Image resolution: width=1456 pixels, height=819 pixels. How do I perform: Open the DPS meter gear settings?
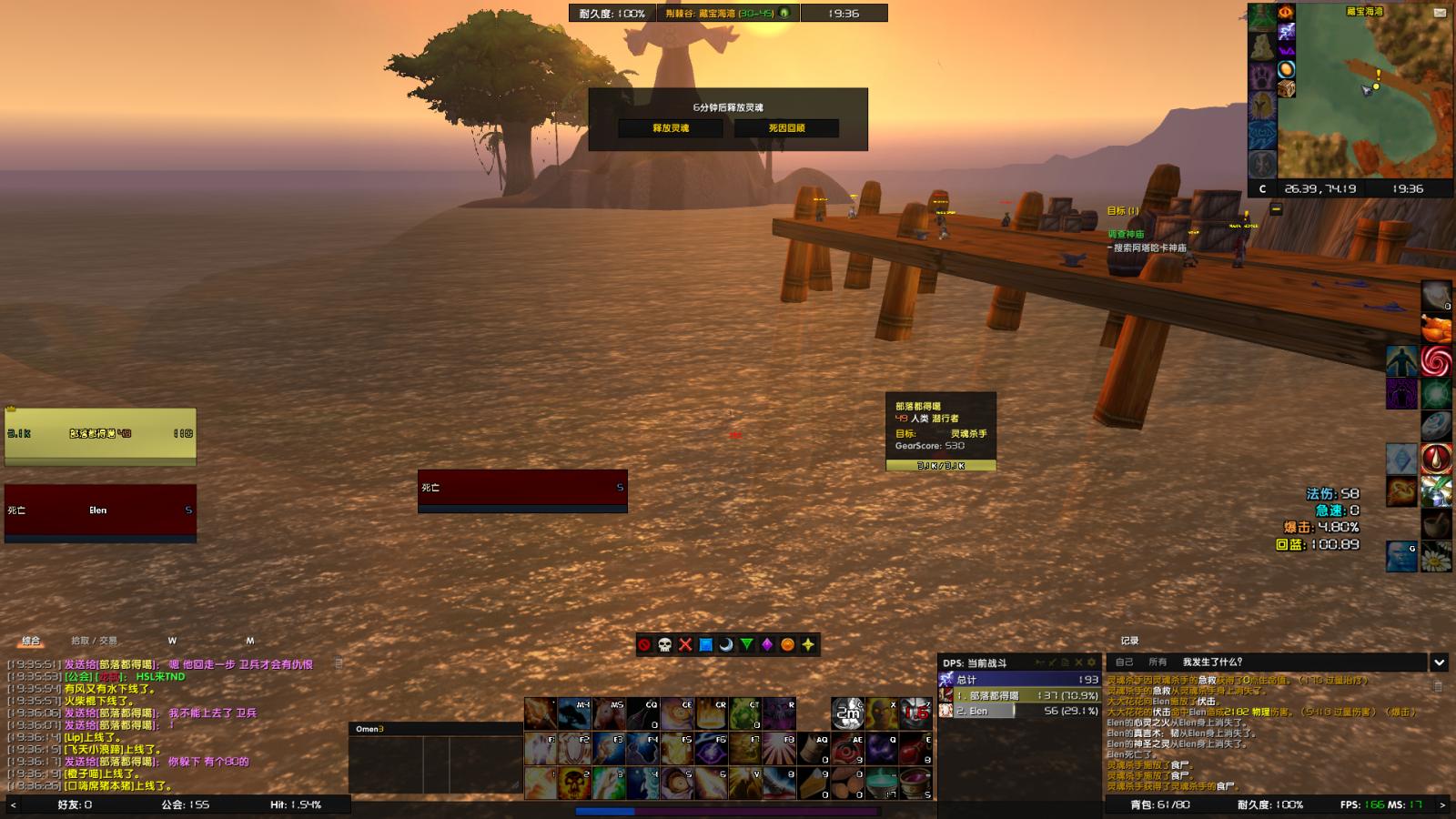[x=1092, y=662]
